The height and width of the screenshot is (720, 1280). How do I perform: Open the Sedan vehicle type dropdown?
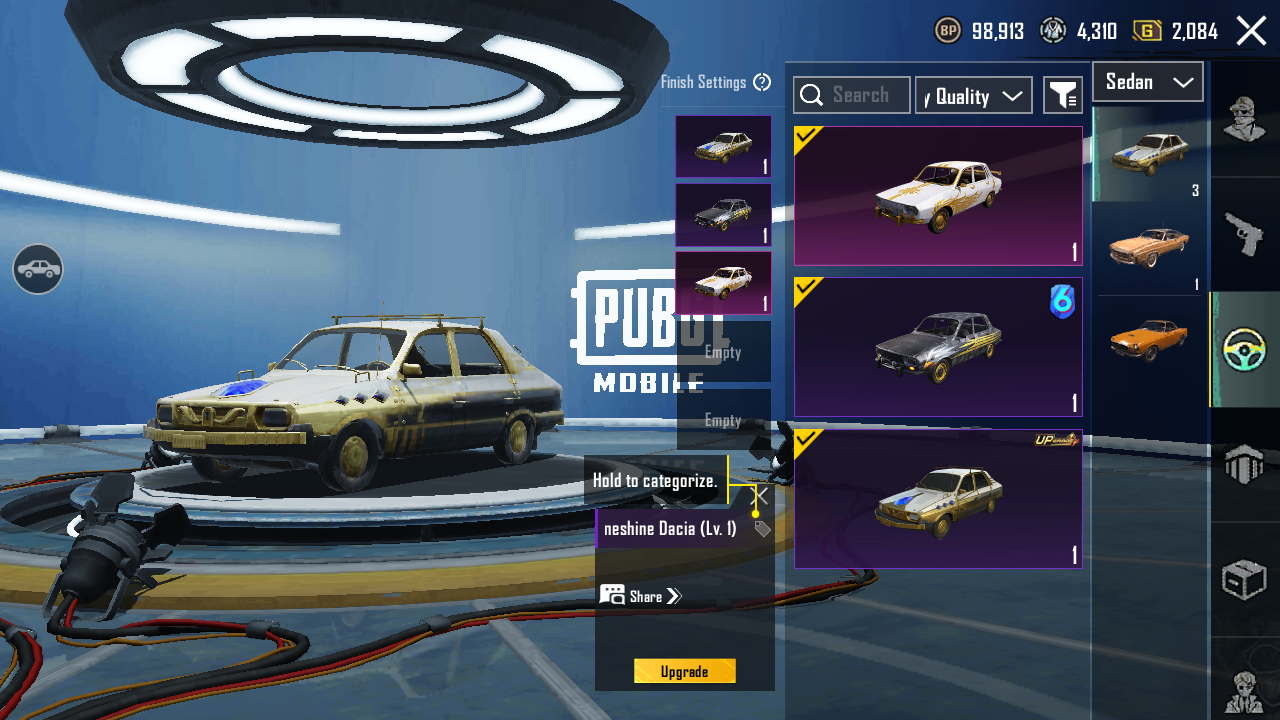1147,82
